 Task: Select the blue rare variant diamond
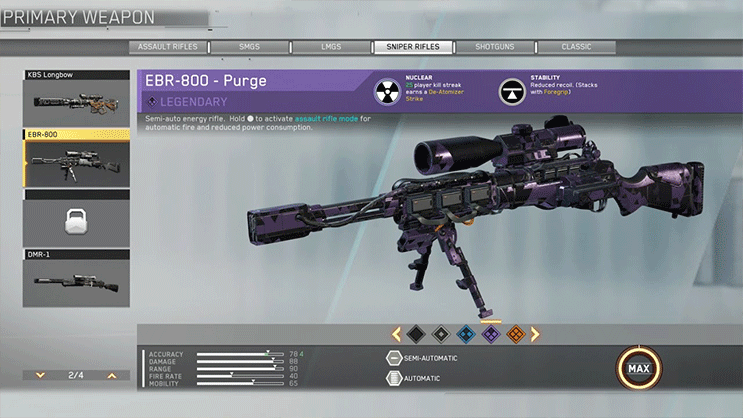coord(465,334)
